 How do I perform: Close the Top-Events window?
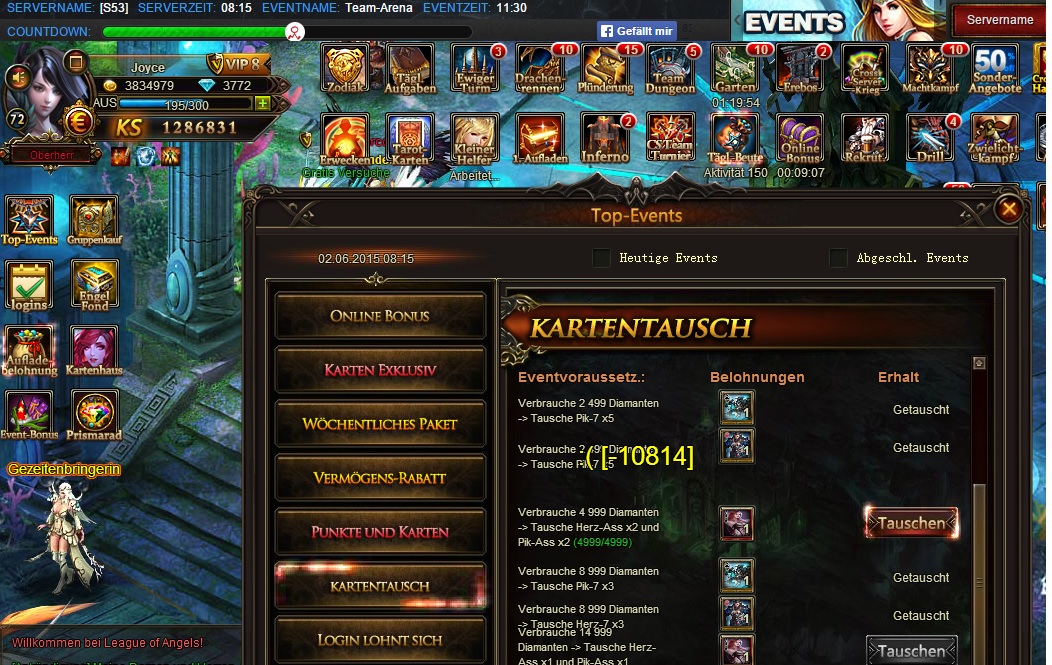tap(1009, 209)
